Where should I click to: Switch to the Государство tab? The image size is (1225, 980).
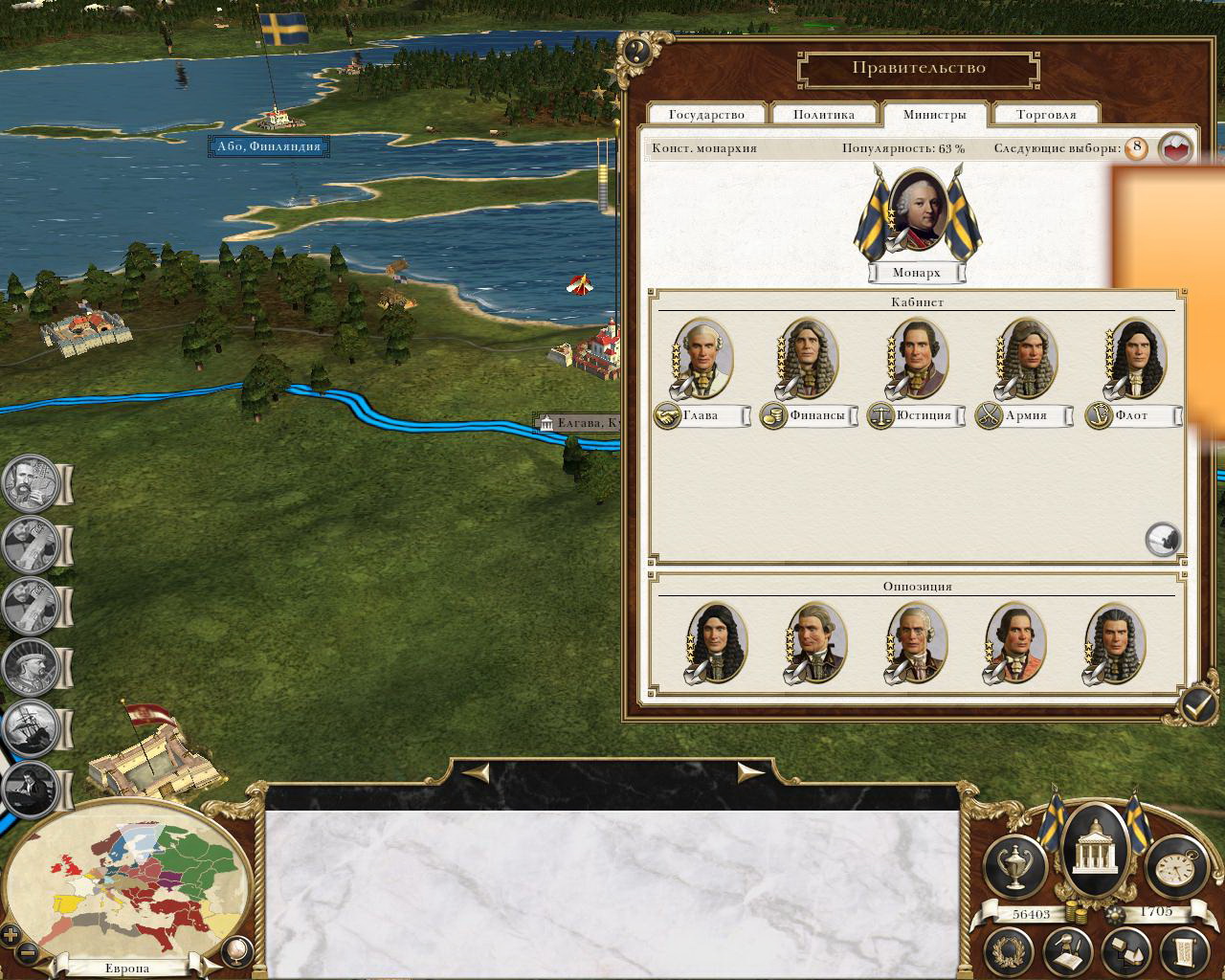pos(706,115)
